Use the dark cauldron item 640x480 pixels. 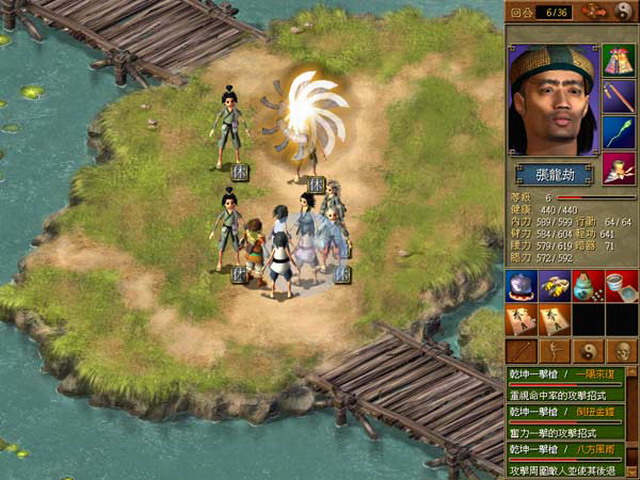point(521,286)
